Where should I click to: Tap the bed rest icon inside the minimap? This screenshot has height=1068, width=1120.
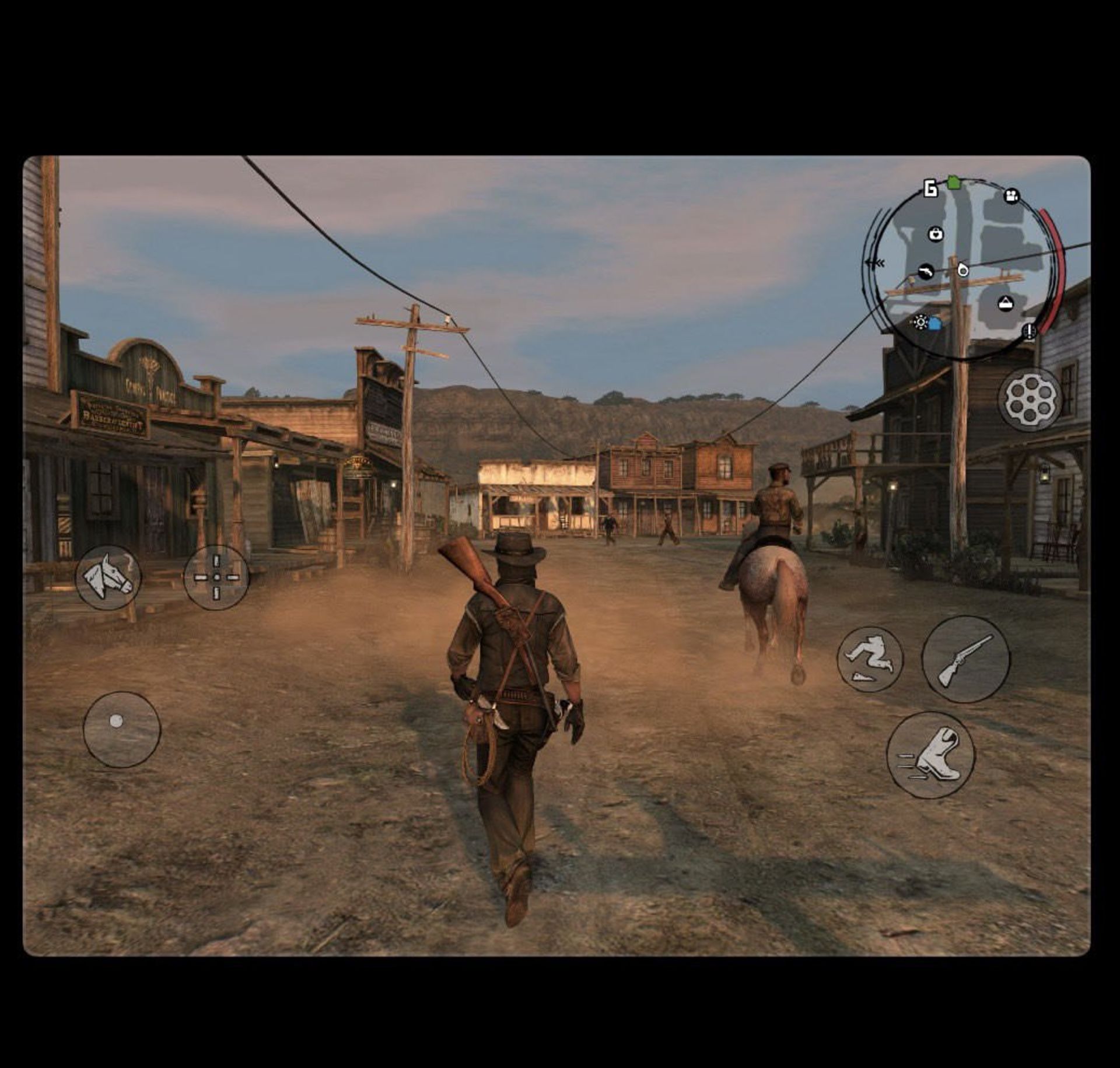1006,304
